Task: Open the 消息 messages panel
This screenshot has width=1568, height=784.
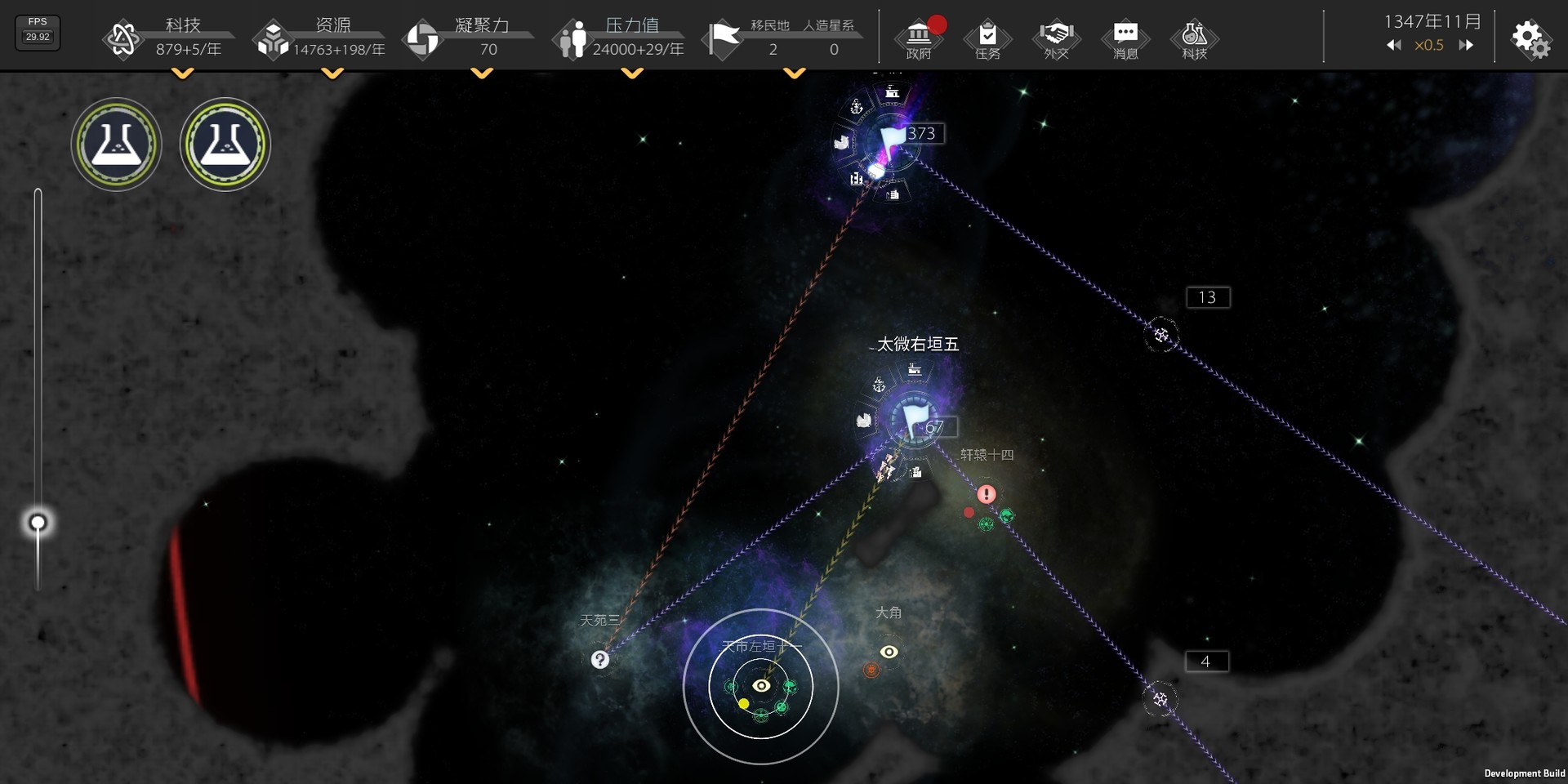Action: coord(1125,38)
